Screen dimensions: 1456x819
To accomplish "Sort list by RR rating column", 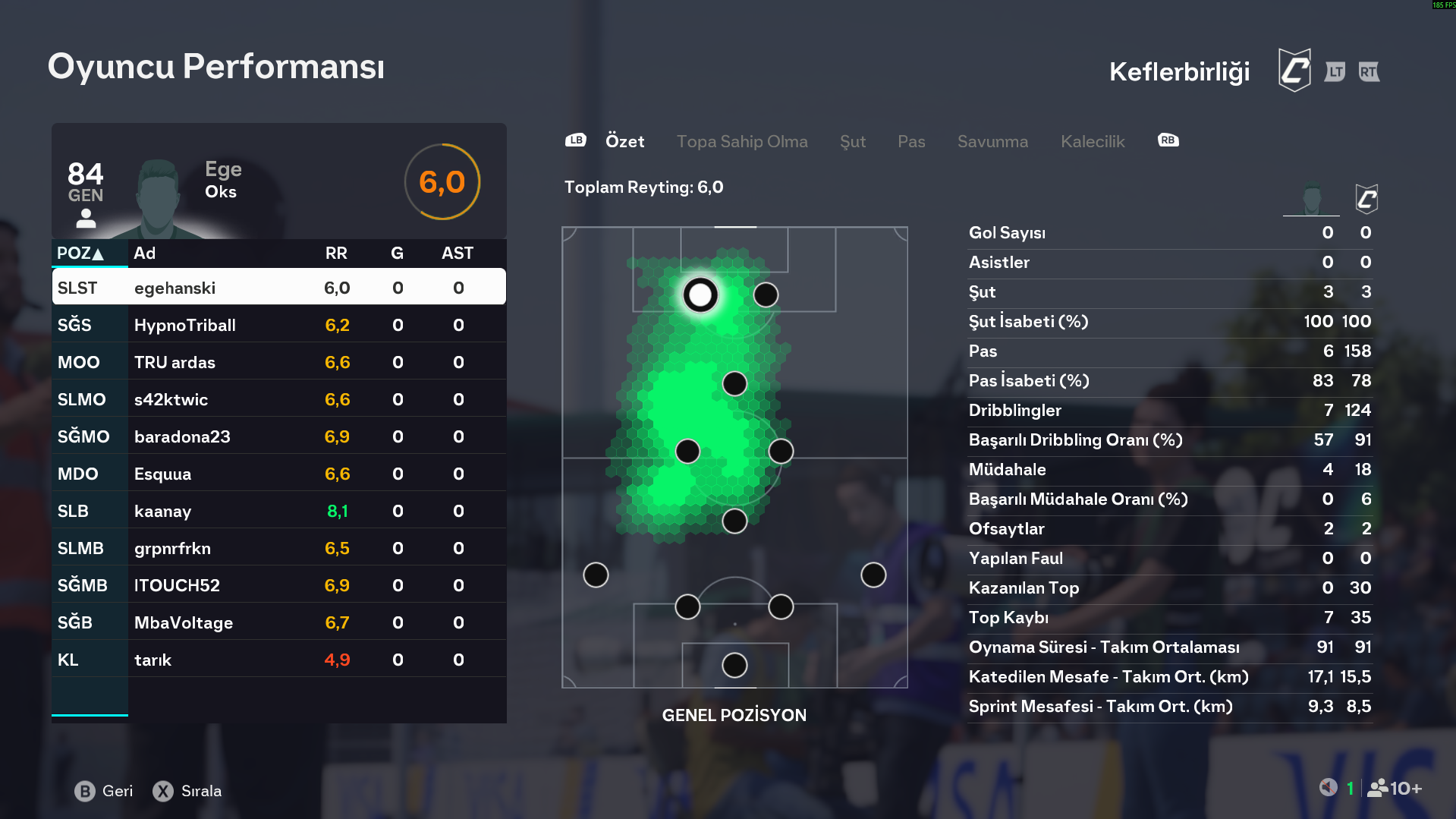I will 336,254.
